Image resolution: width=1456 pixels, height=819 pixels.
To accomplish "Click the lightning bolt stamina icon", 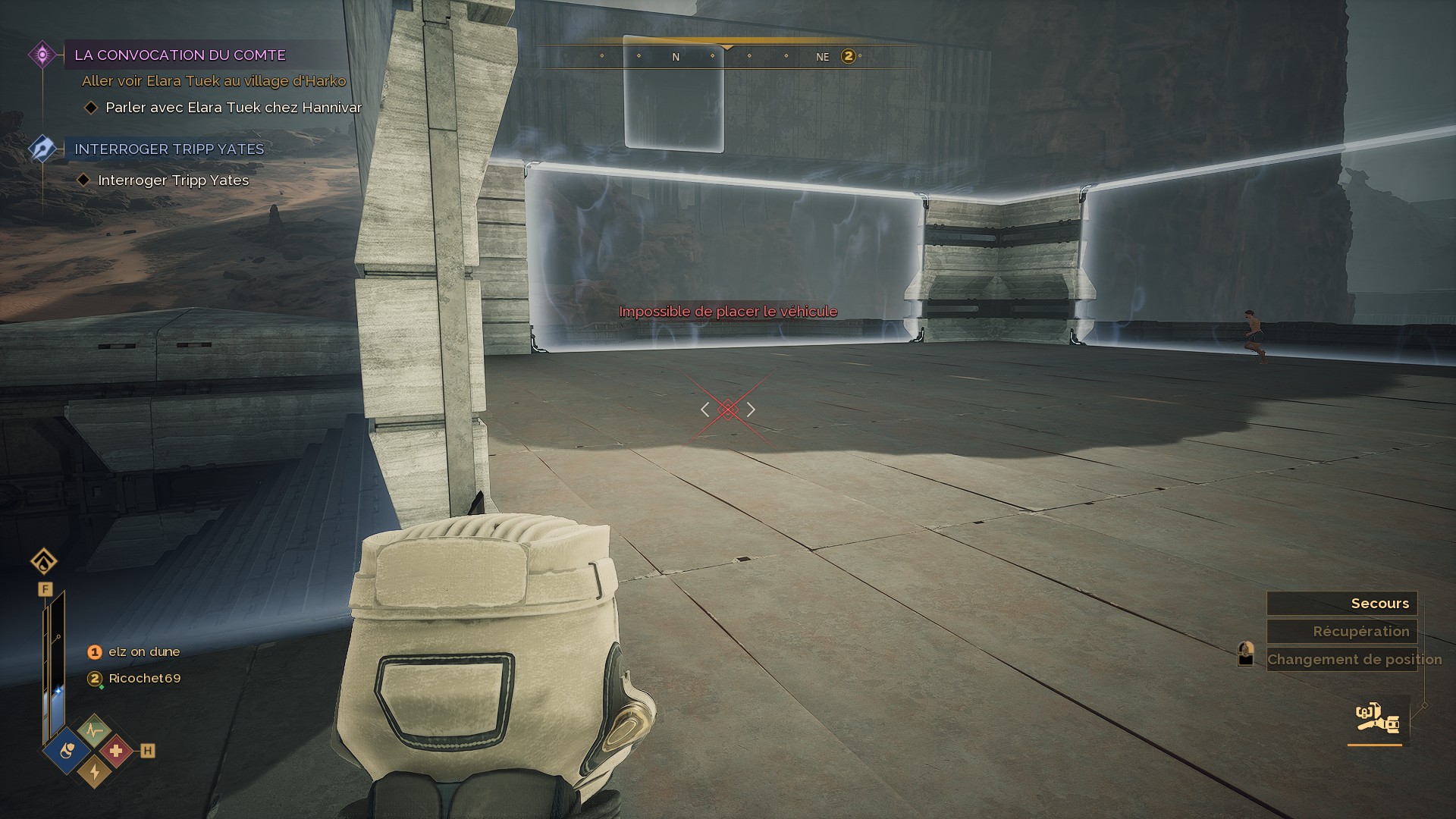I will click(x=94, y=772).
